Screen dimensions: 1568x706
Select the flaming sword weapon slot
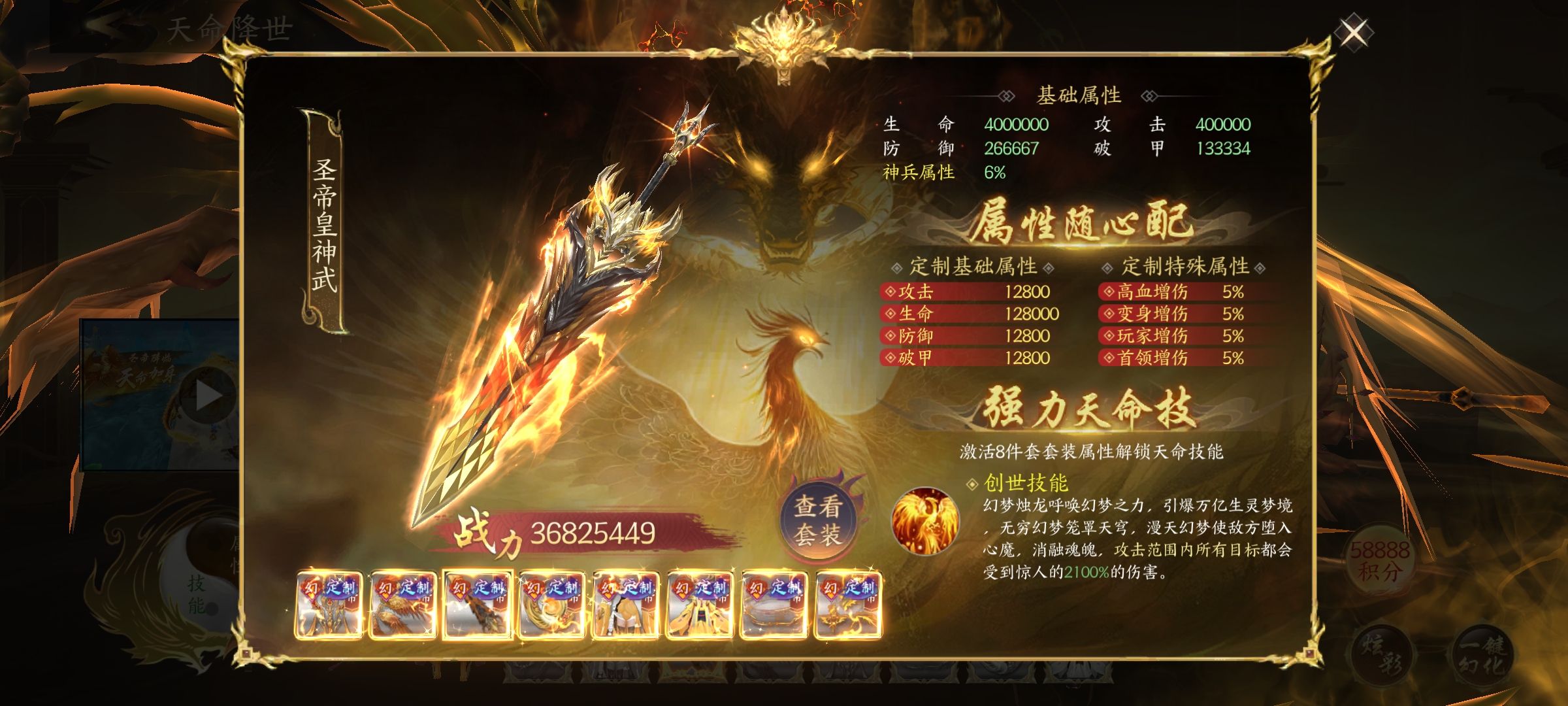(x=477, y=605)
